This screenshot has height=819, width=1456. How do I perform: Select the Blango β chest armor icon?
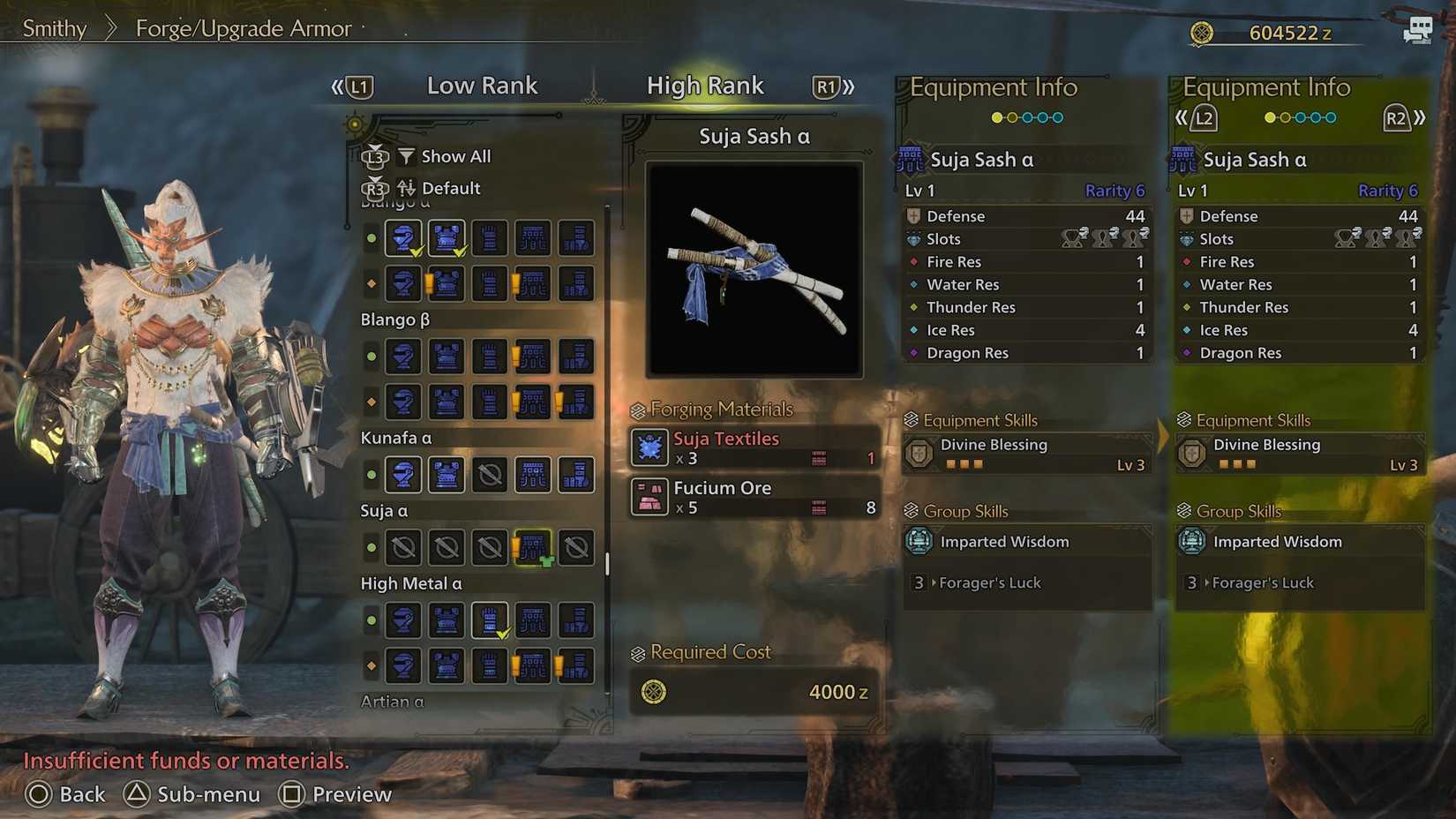[x=446, y=357]
